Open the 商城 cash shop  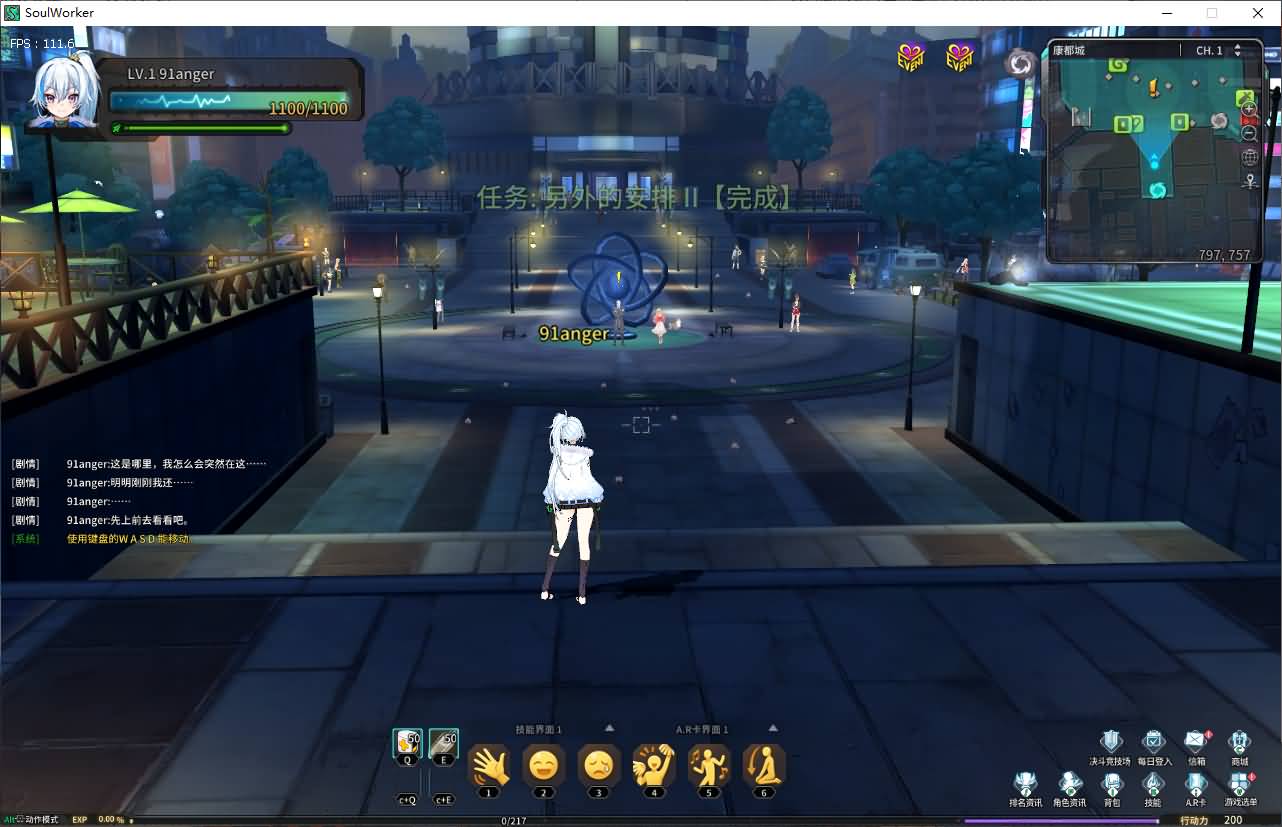point(1240,742)
